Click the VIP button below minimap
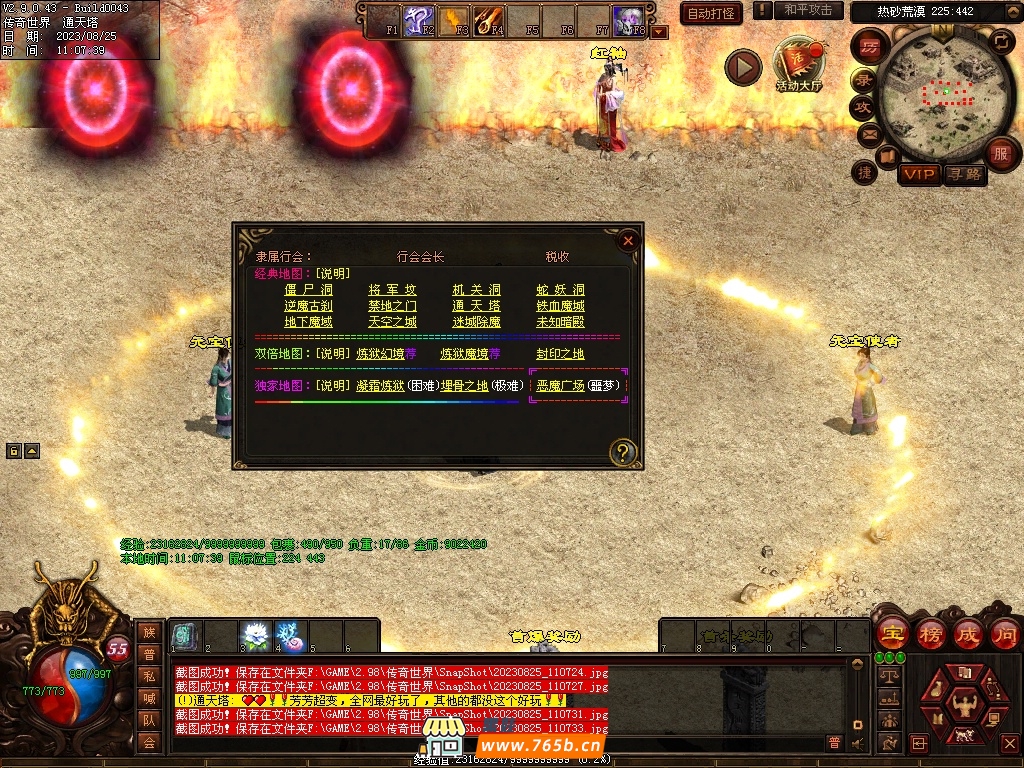This screenshot has width=1024, height=768. tap(919, 174)
